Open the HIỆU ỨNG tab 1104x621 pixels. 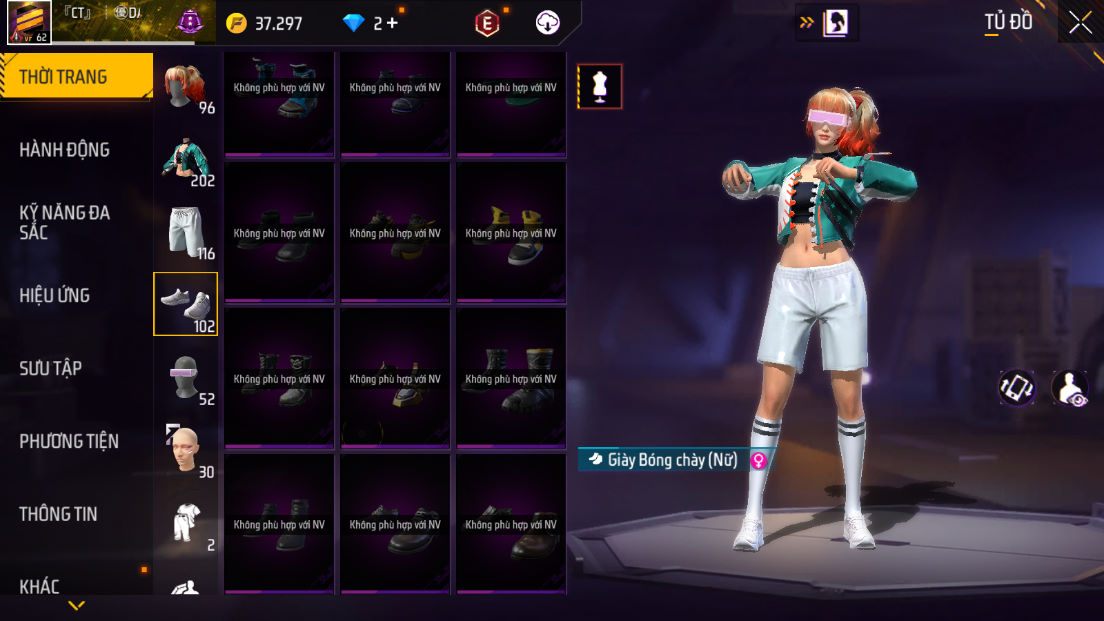coord(55,295)
